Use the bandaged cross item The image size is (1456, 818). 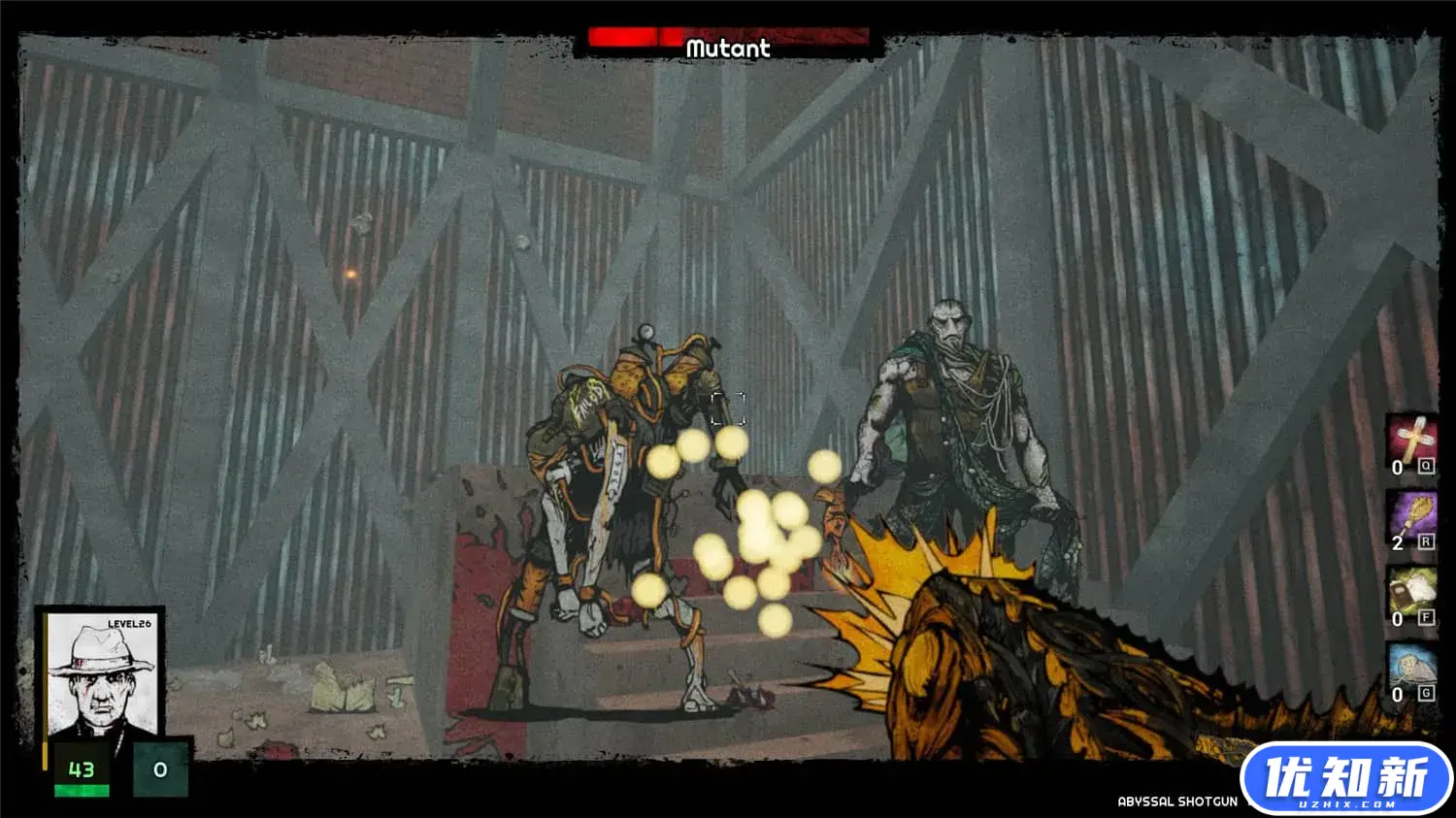1412,440
